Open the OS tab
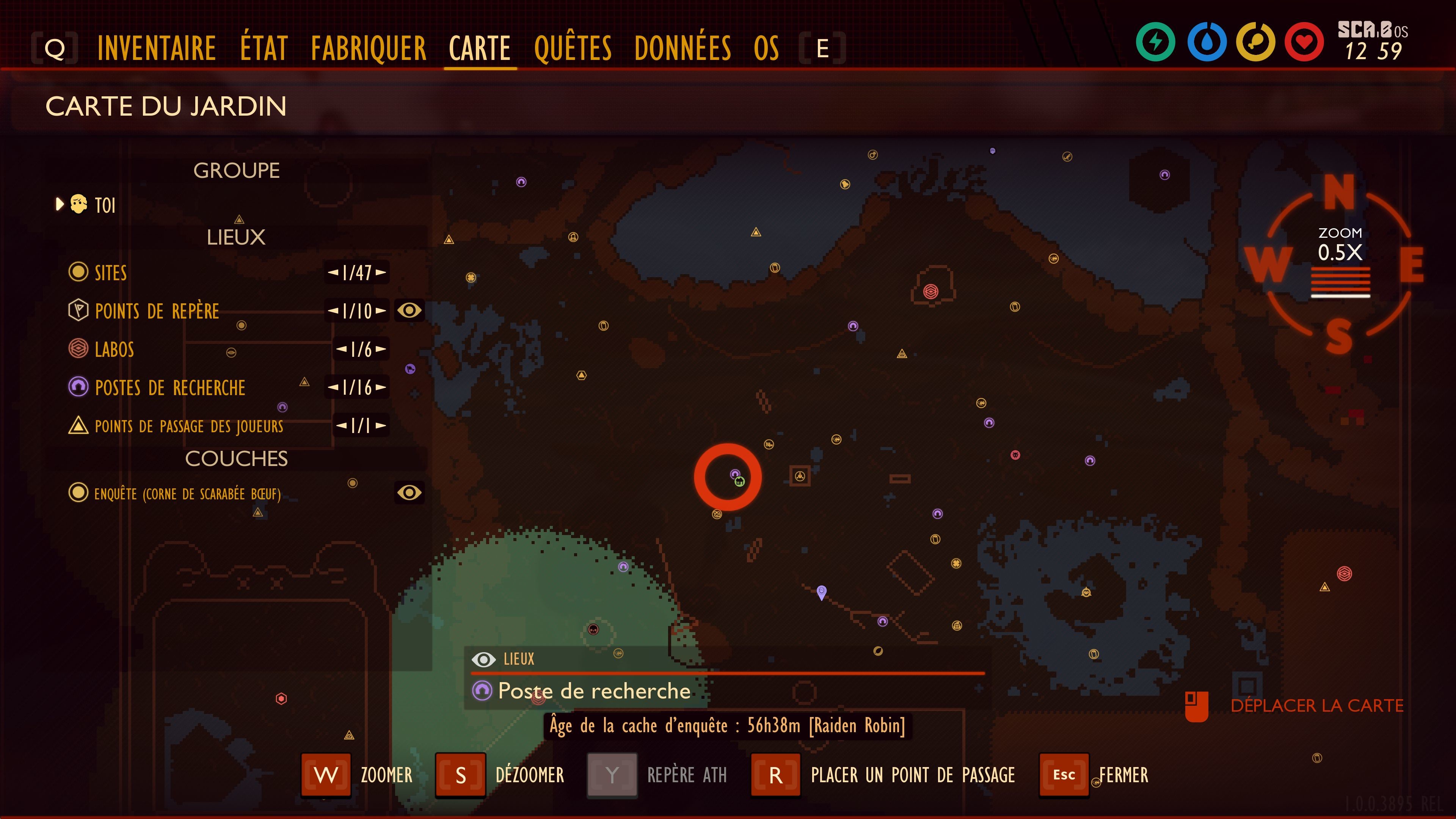 click(x=766, y=48)
